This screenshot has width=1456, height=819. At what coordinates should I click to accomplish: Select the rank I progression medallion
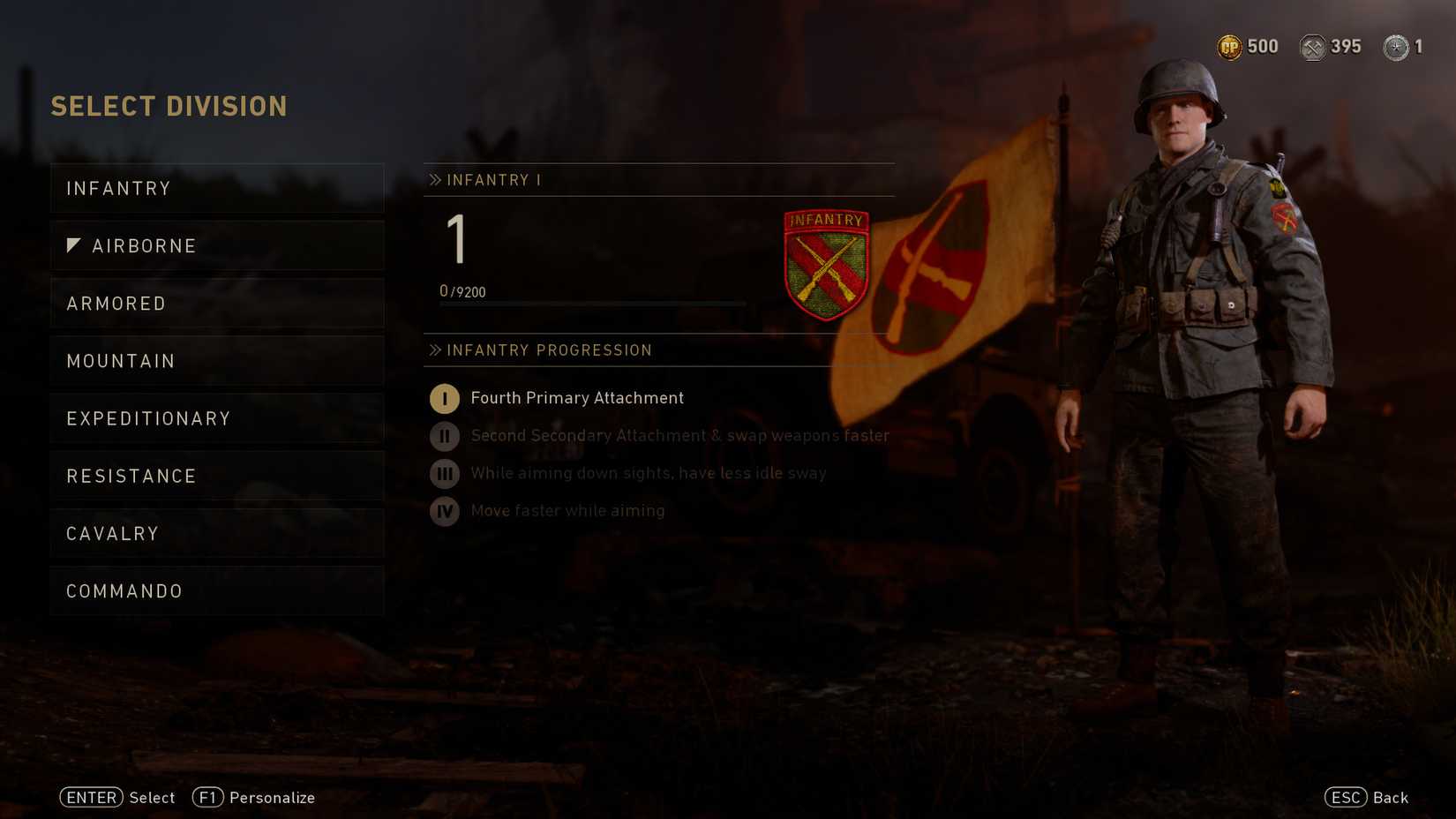point(444,399)
